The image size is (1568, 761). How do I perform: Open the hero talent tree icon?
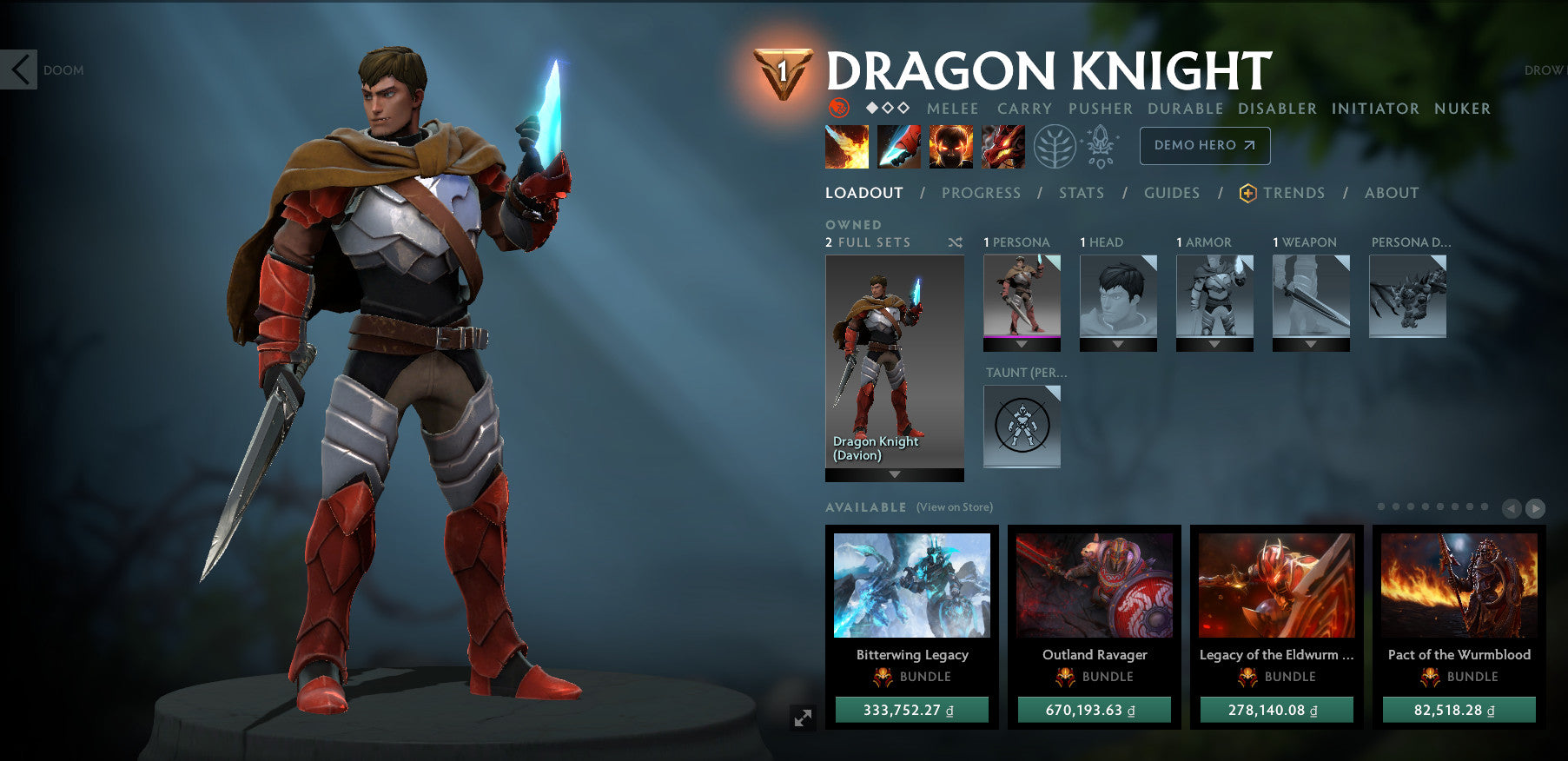1054,146
